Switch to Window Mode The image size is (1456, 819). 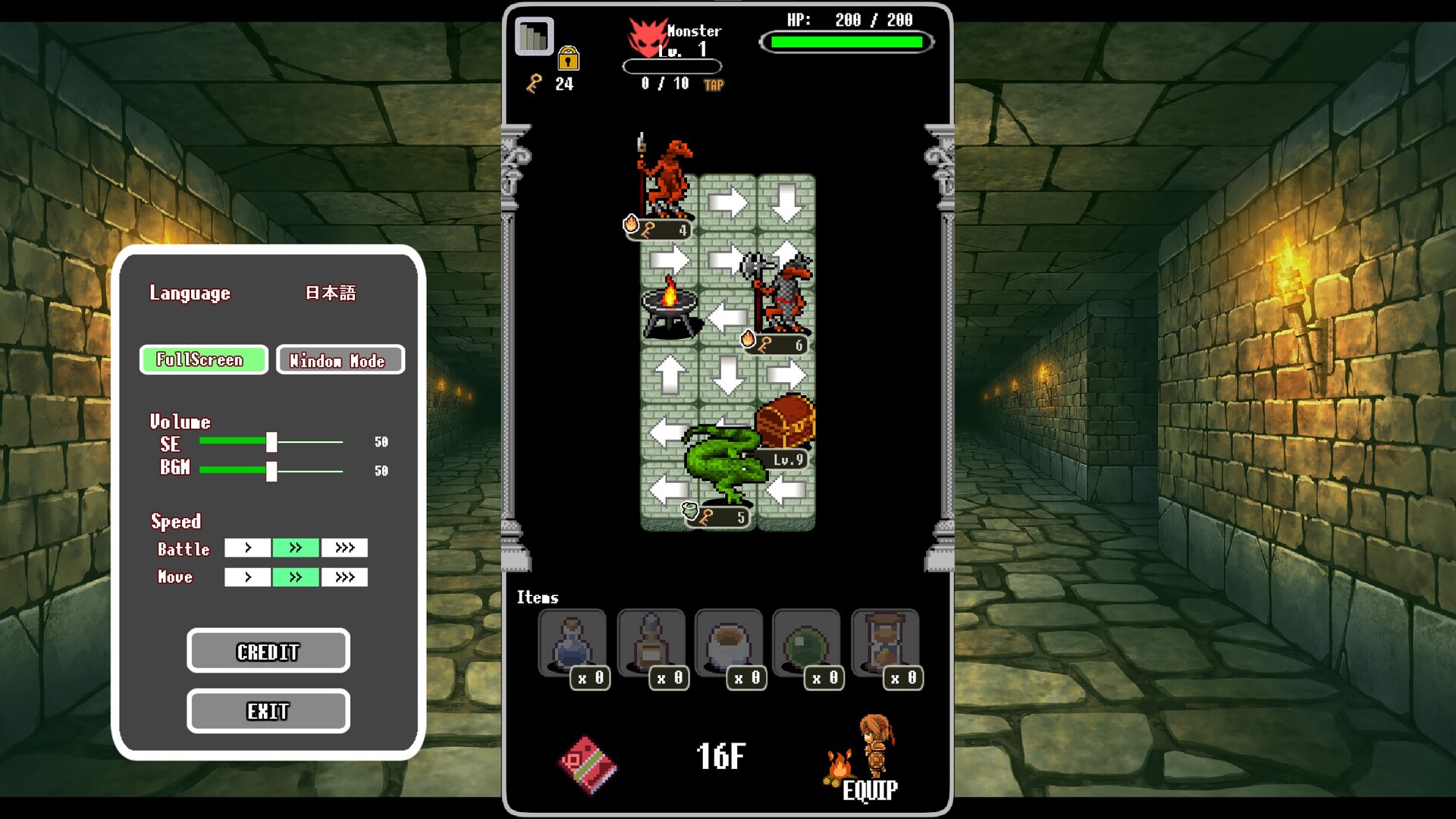click(x=340, y=360)
